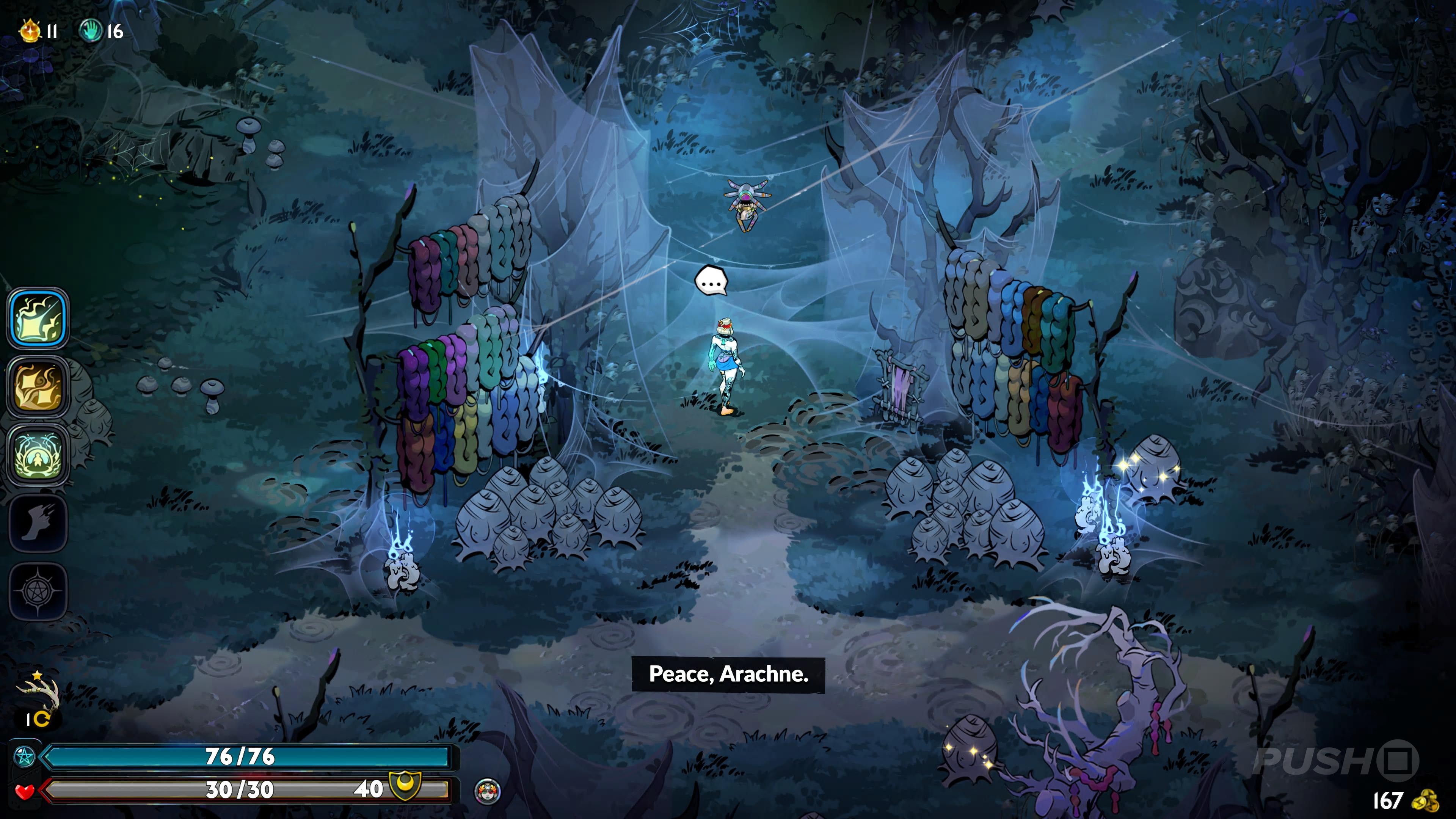Select the blue-bordered attack boon icon
This screenshot has width=1456, height=819.
tap(38, 318)
